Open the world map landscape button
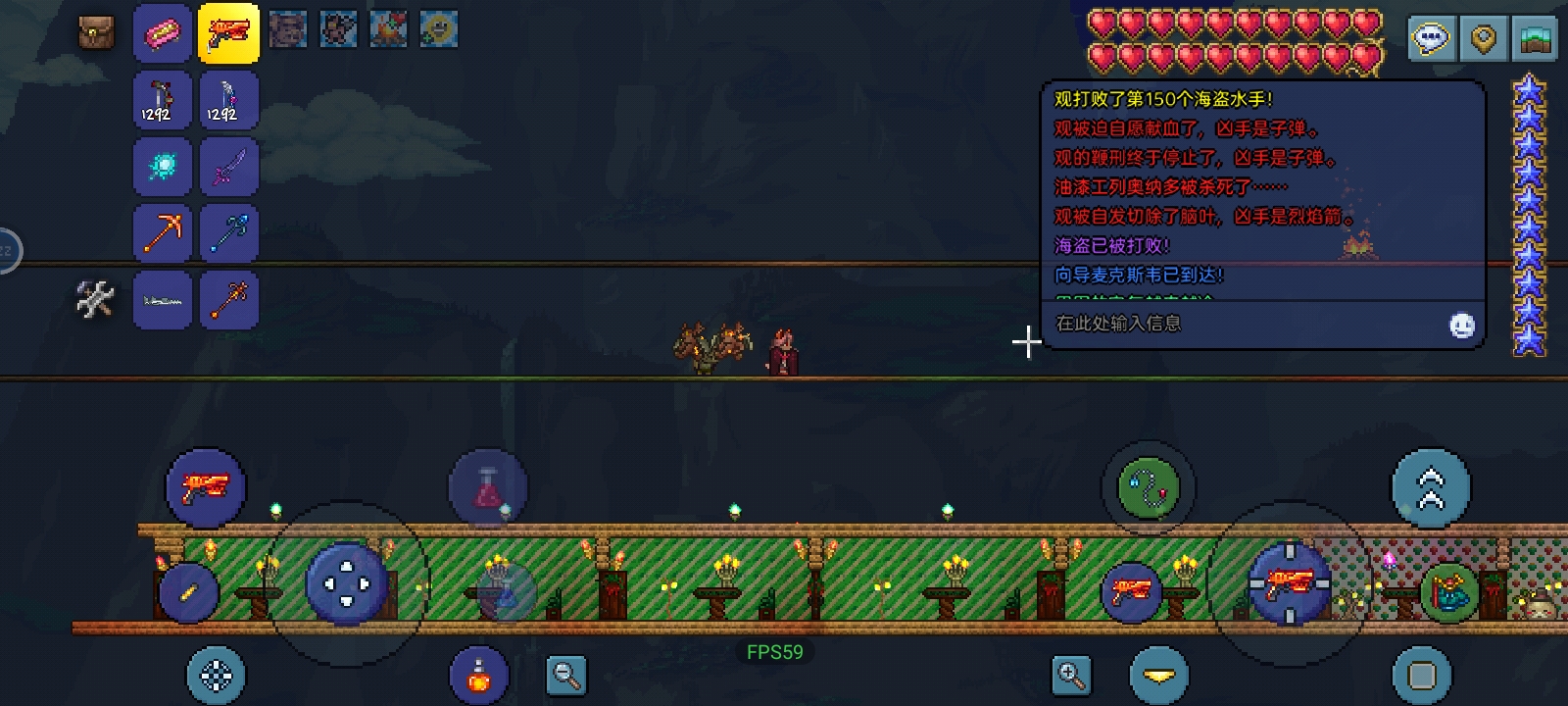 1535,40
